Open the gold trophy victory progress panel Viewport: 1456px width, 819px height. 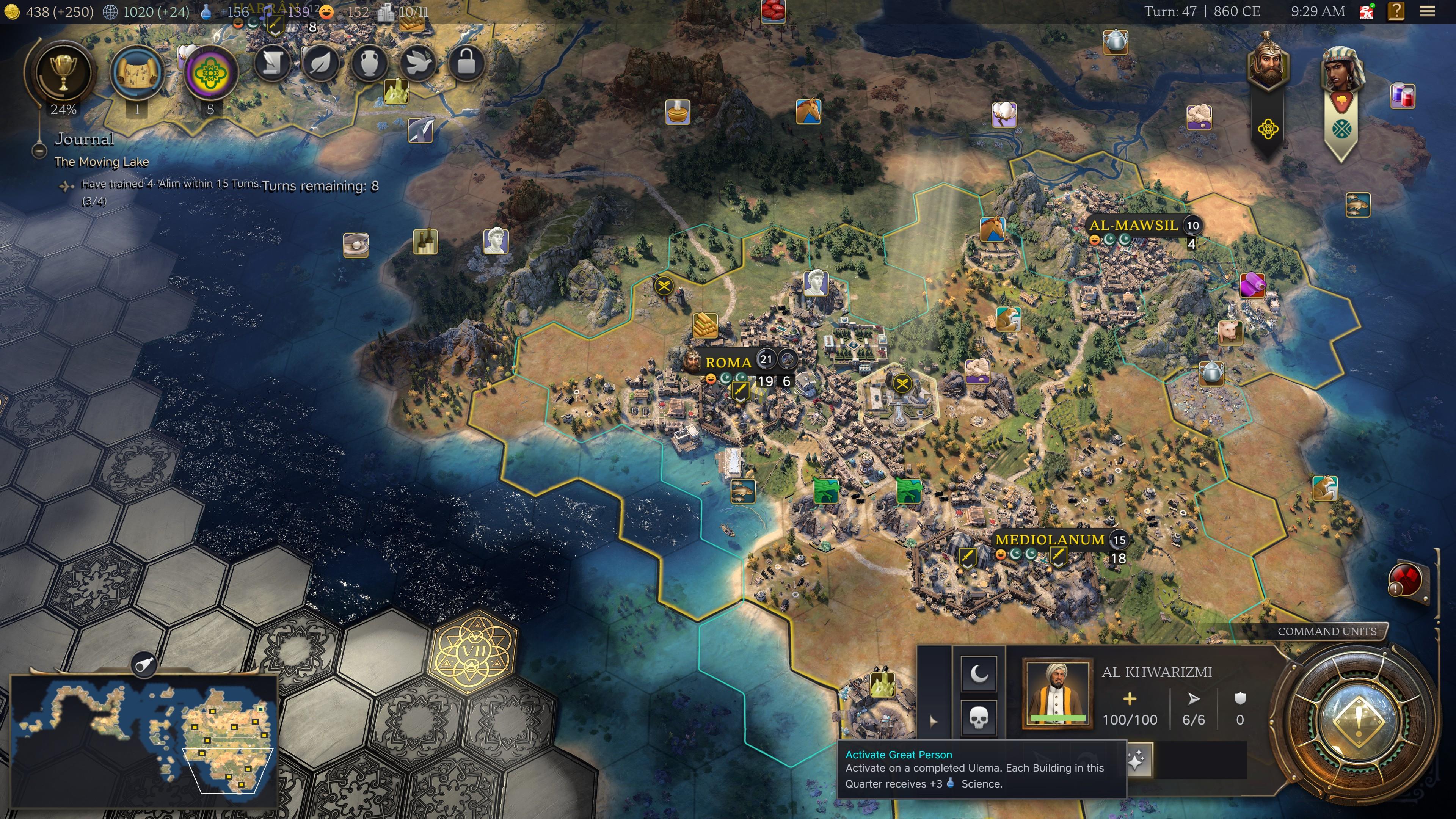63,72
